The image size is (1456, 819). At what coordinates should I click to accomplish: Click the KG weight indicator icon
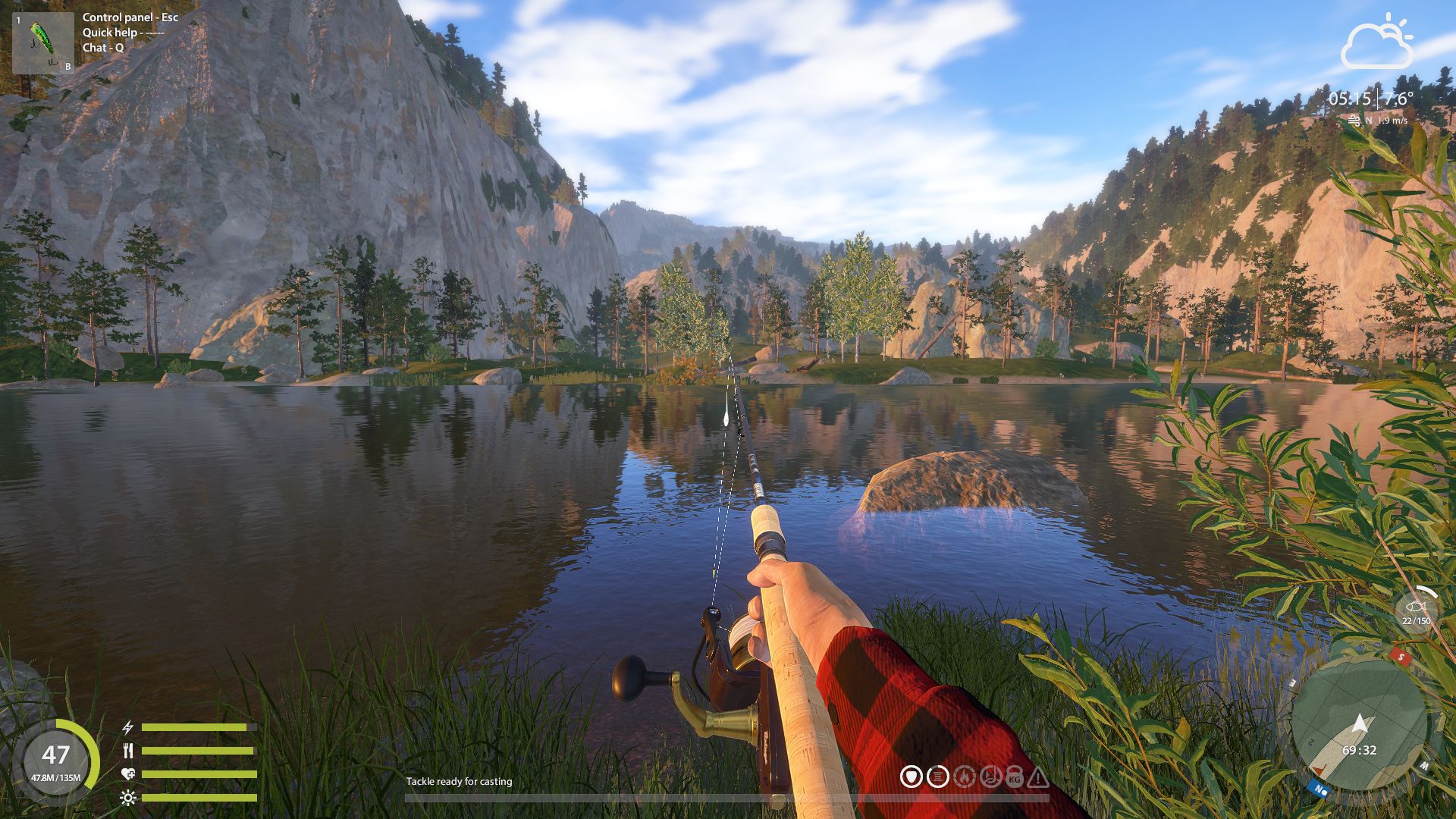click(x=1015, y=777)
